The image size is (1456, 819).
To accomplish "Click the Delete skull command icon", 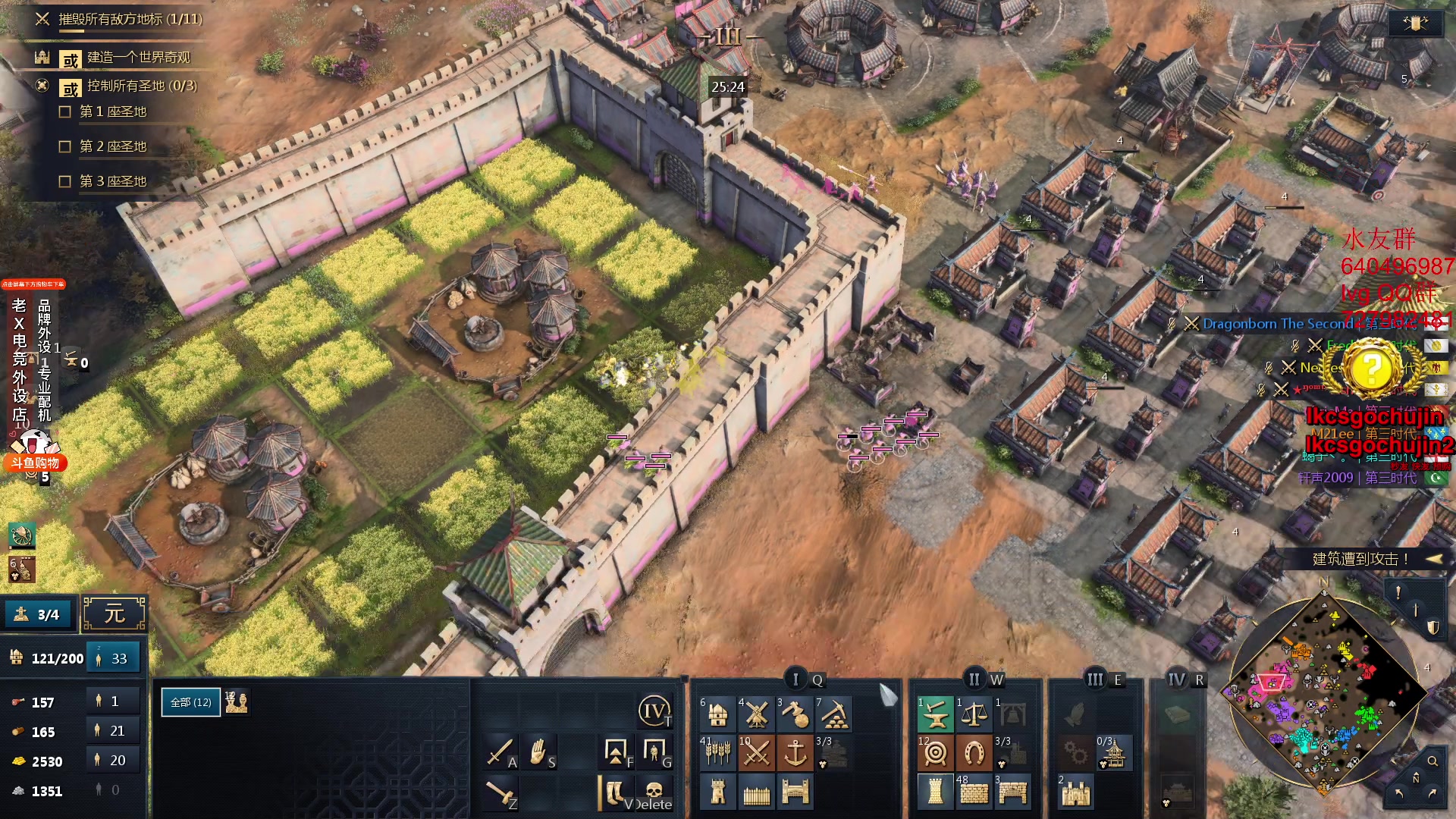I will (x=654, y=792).
